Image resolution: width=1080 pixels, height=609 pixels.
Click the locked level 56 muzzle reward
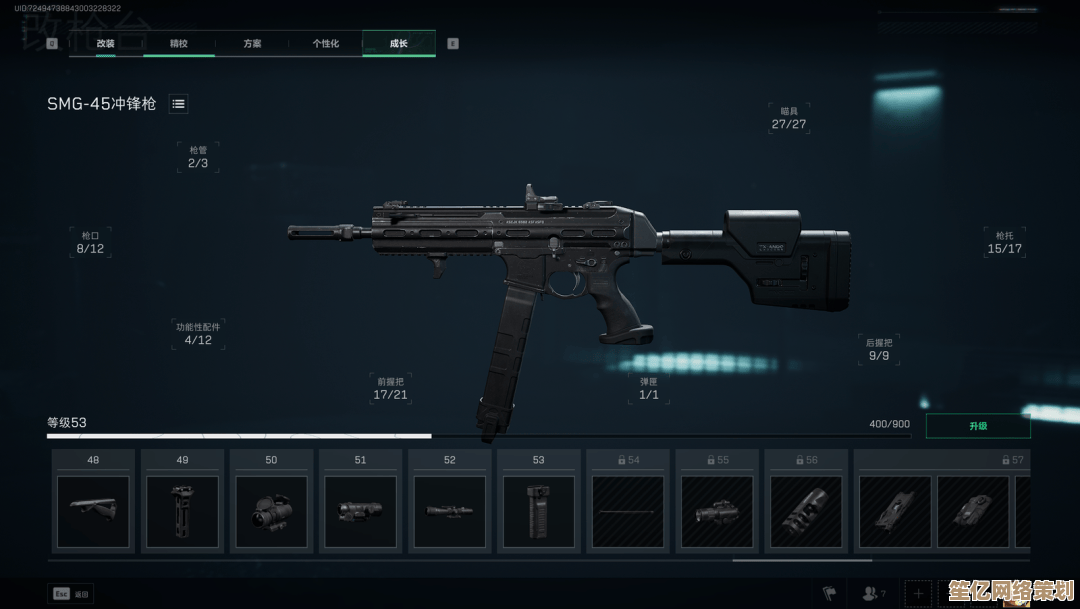[805, 510]
